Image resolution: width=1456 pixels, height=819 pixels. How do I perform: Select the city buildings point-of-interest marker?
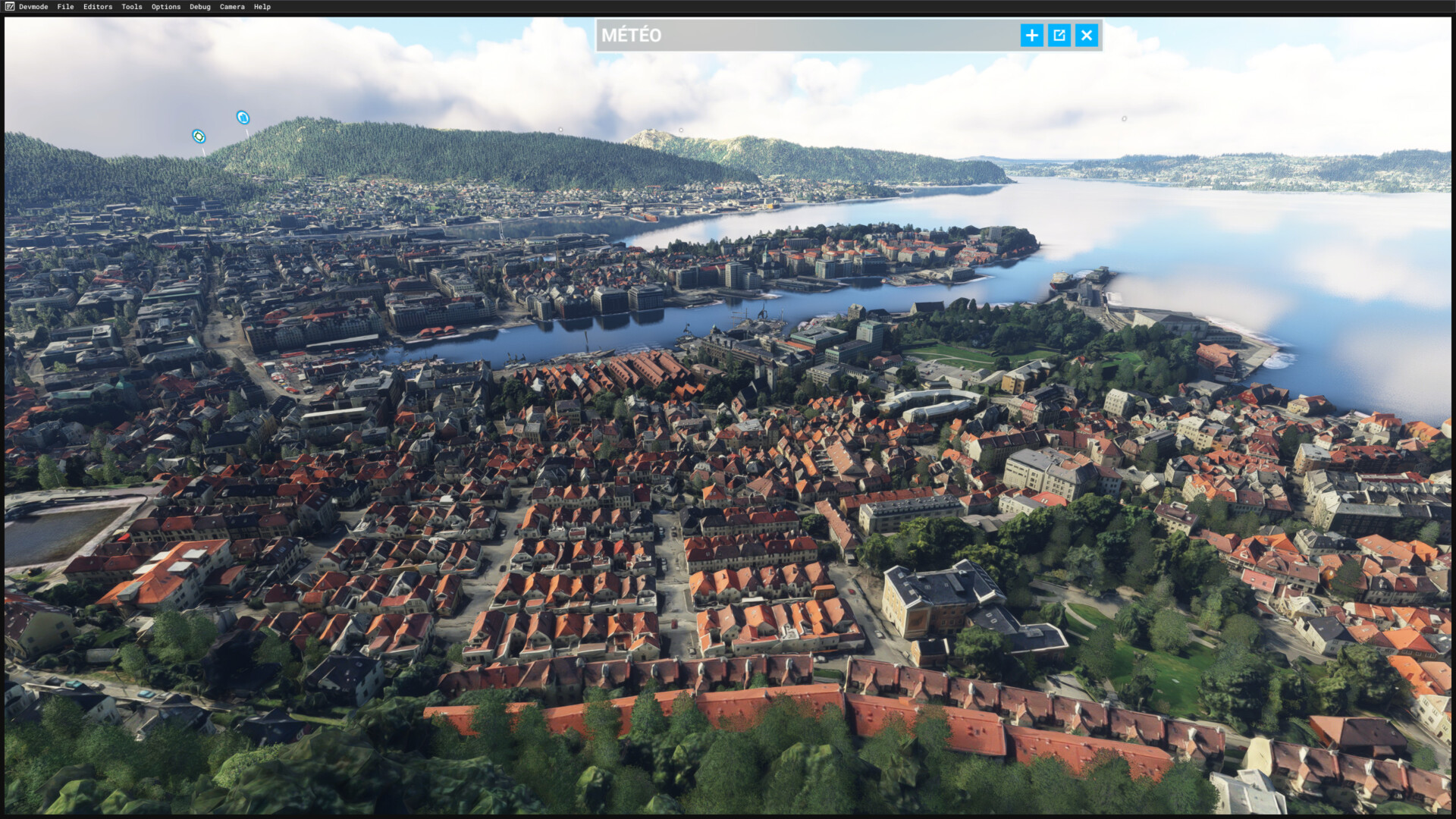coord(243,118)
